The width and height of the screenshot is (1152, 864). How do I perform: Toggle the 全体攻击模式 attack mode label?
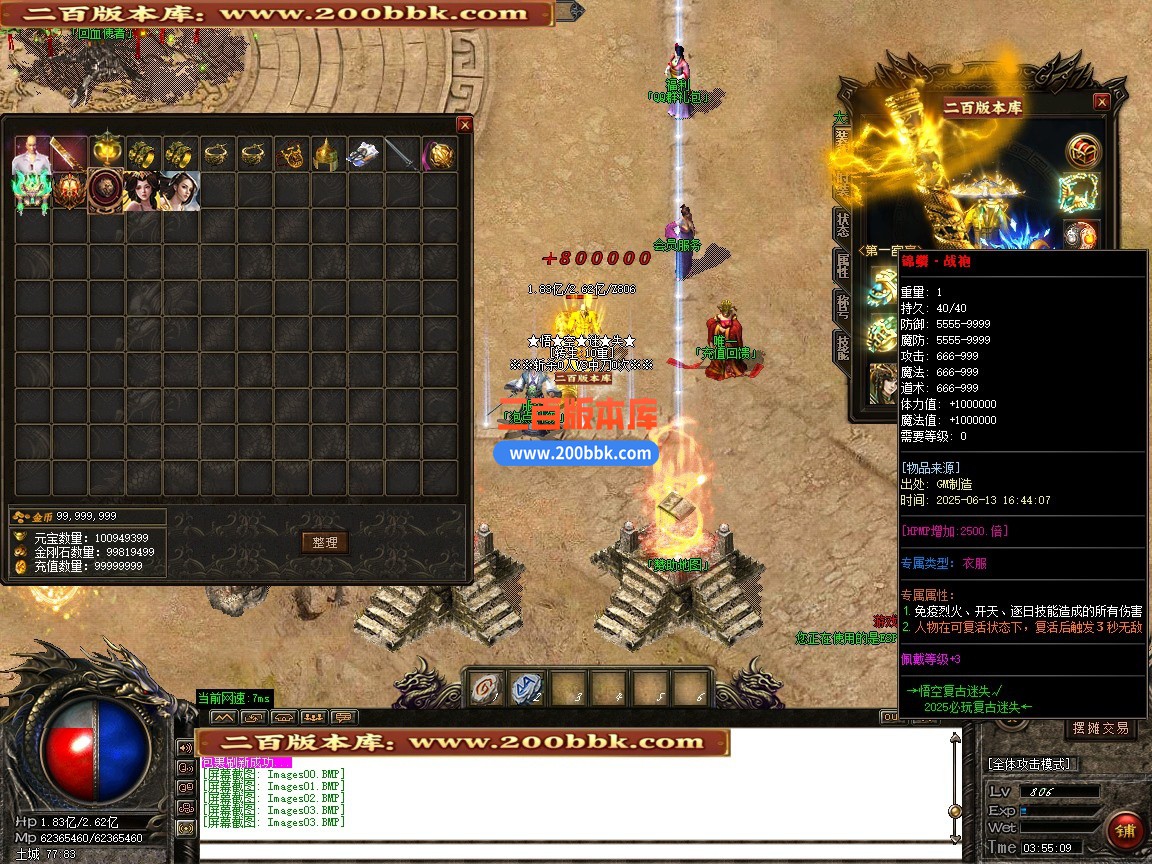(x=1029, y=764)
